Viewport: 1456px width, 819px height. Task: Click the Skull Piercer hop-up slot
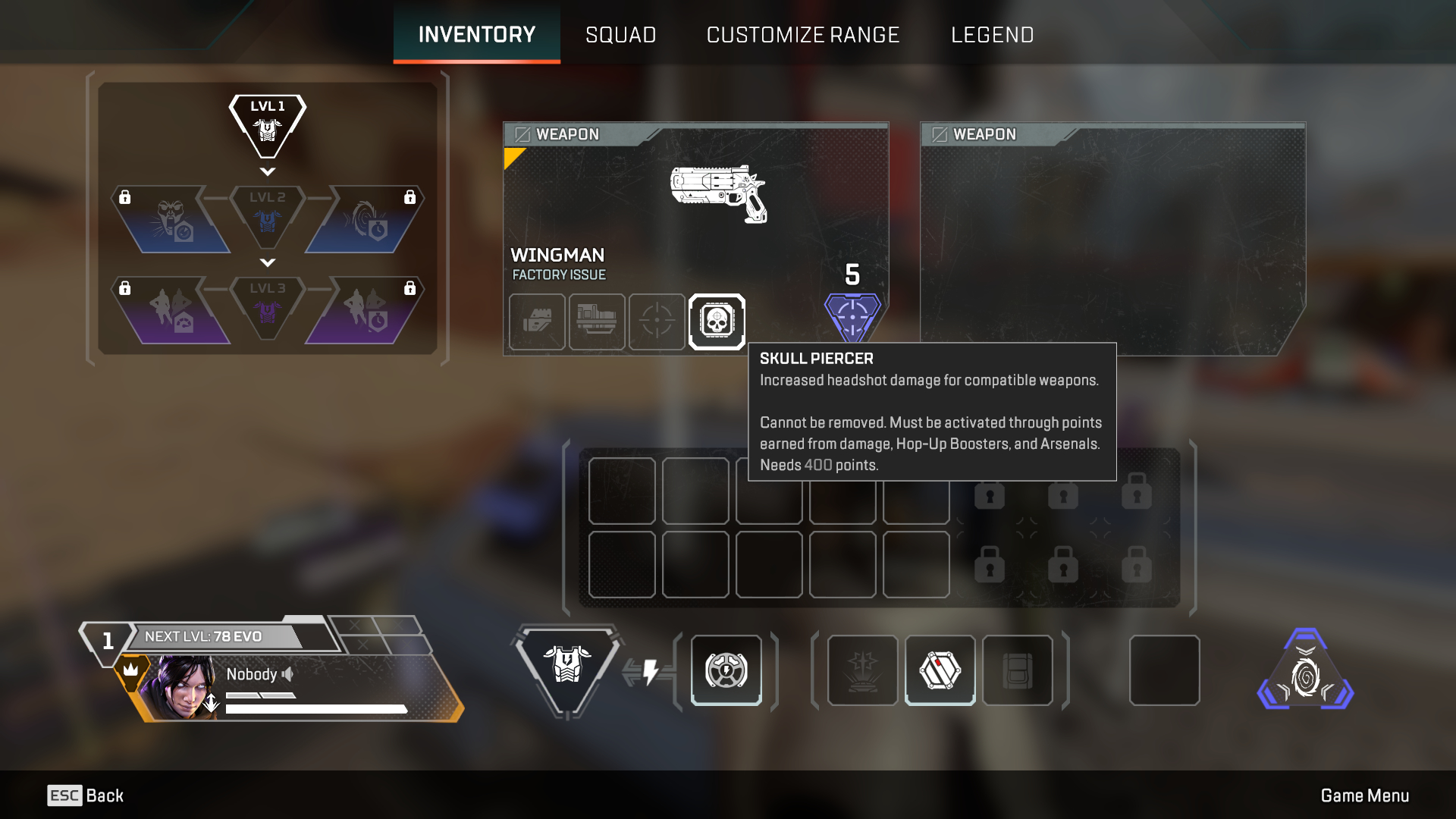(x=717, y=322)
